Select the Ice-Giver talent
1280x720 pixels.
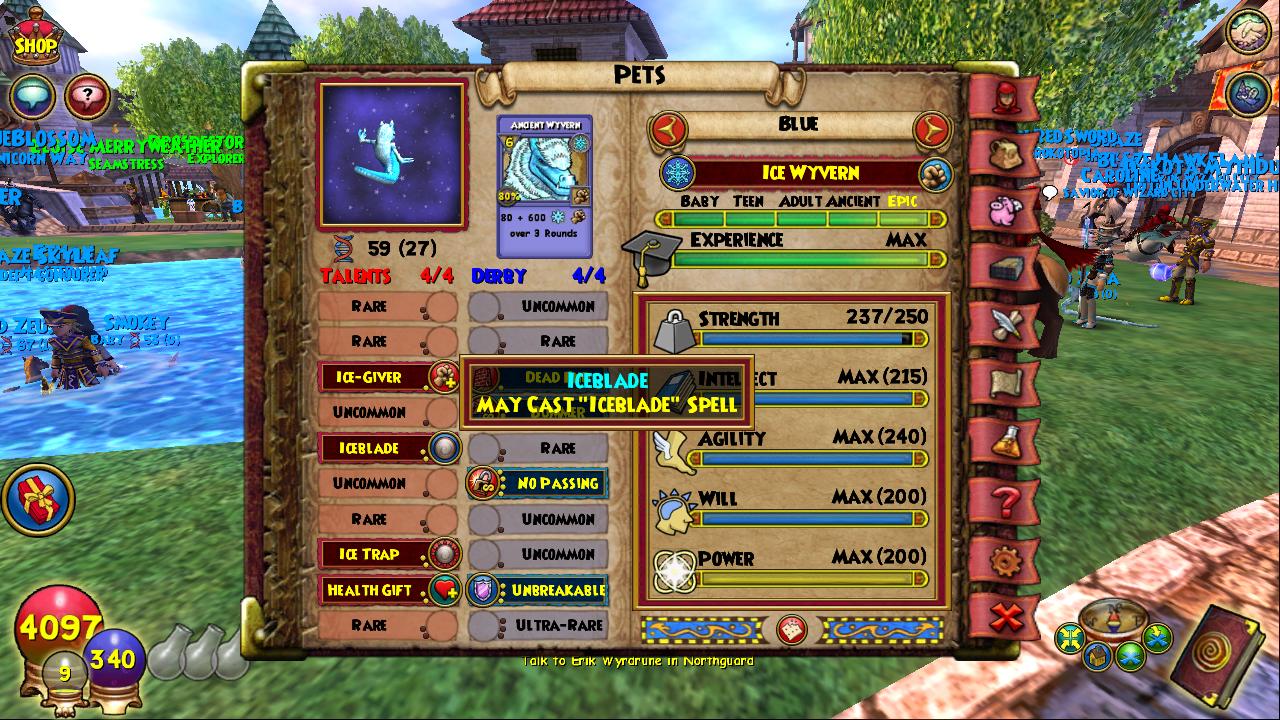(387, 377)
